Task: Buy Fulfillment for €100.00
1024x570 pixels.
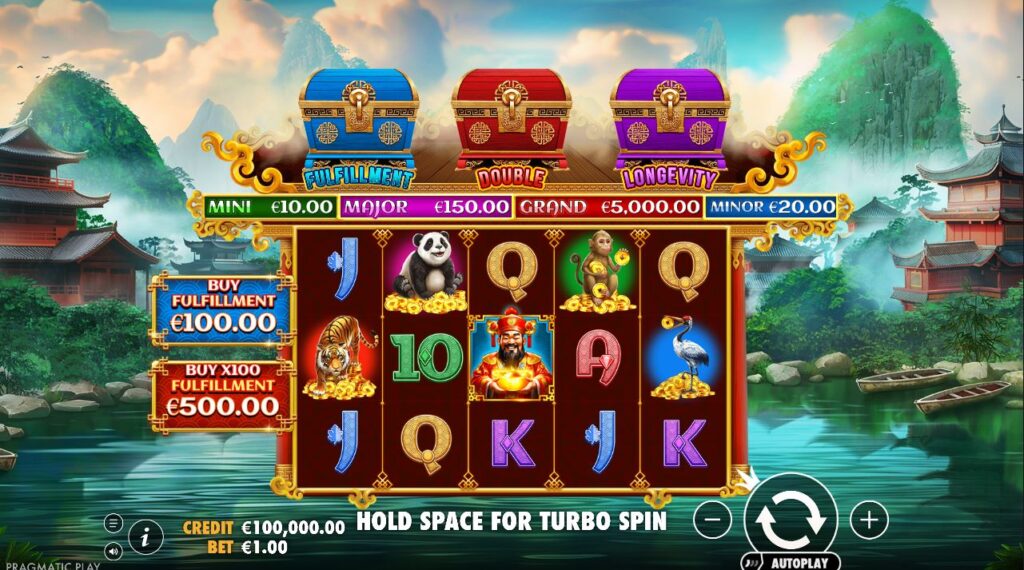Action: [x=222, y=309]
